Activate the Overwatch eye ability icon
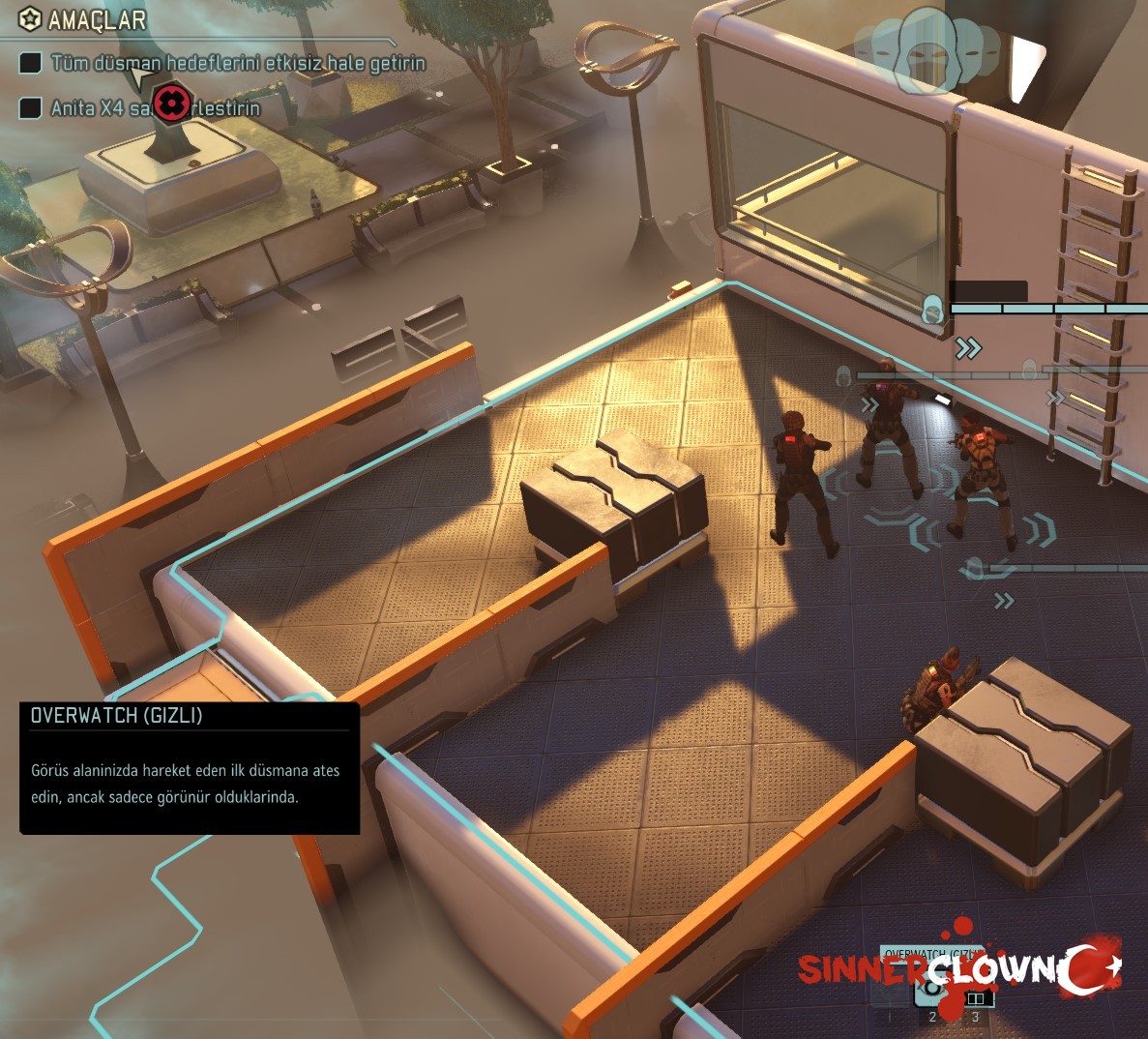This screenshot has width=1148, height=1039. click(x=932, y=987)
